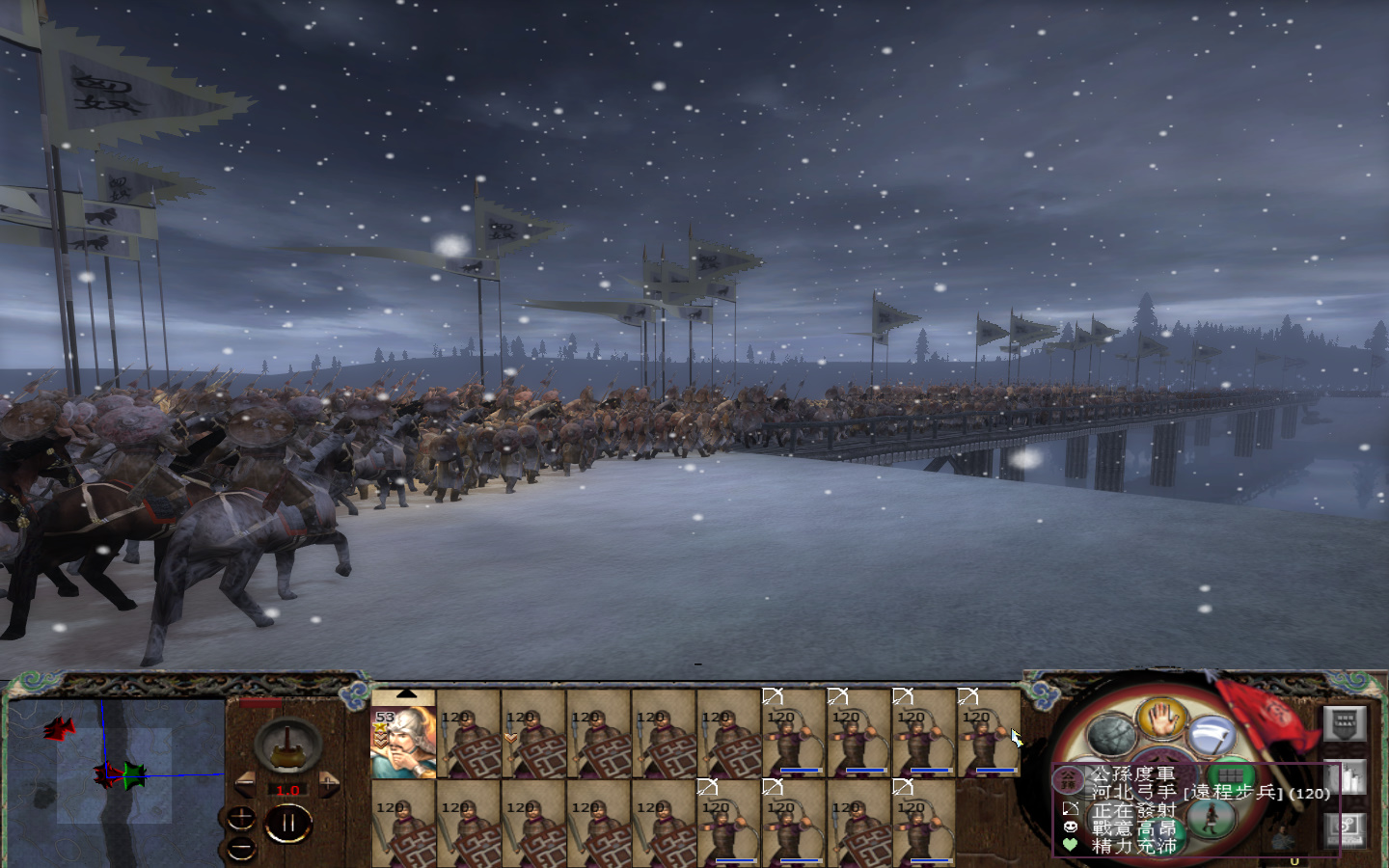Decrease battle speed with left arrow
The height and width of the screenshot is (868, 1389).
click(x=245, y=782)
